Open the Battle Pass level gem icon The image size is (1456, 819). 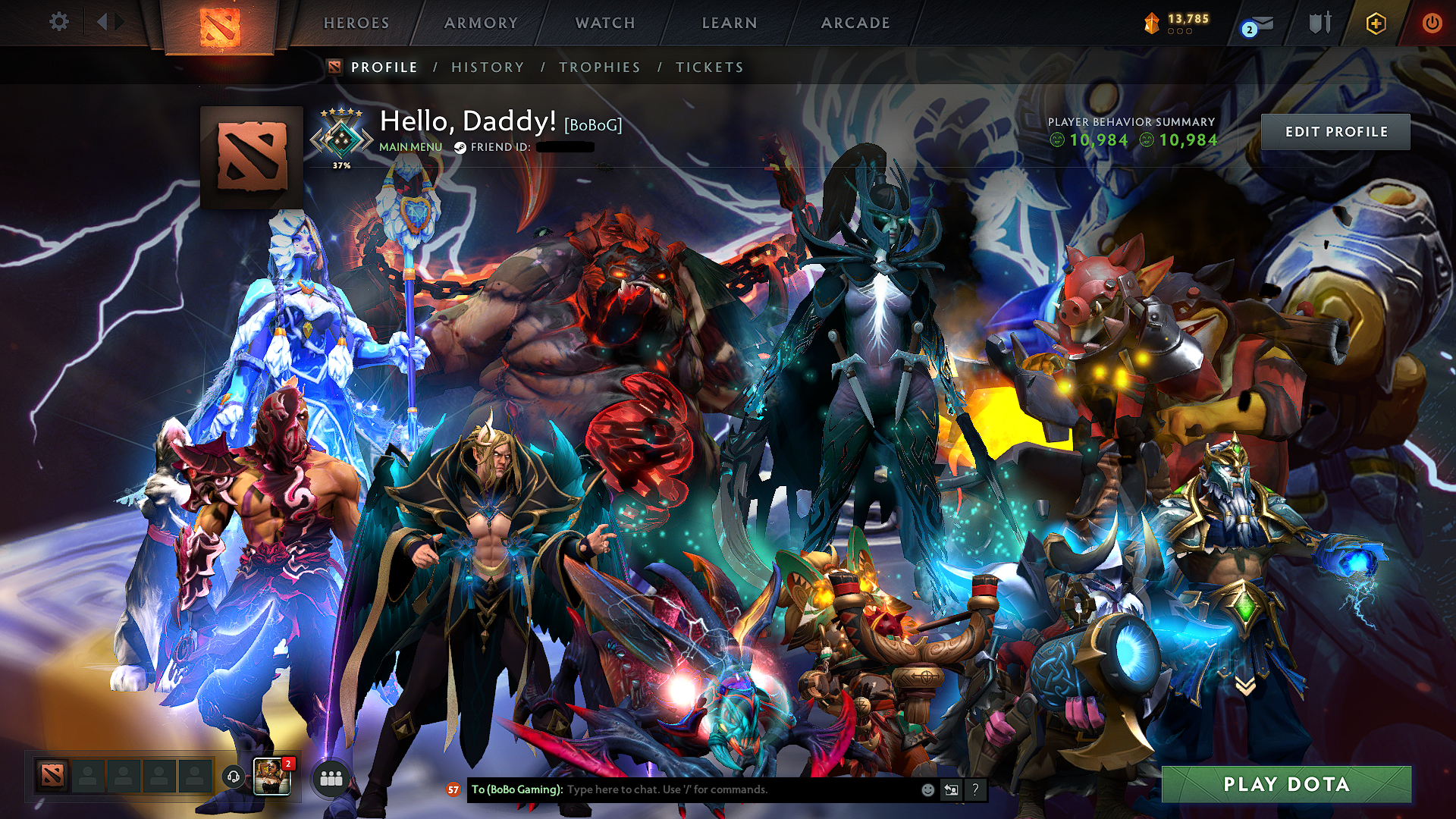(x=1153, y=23)
